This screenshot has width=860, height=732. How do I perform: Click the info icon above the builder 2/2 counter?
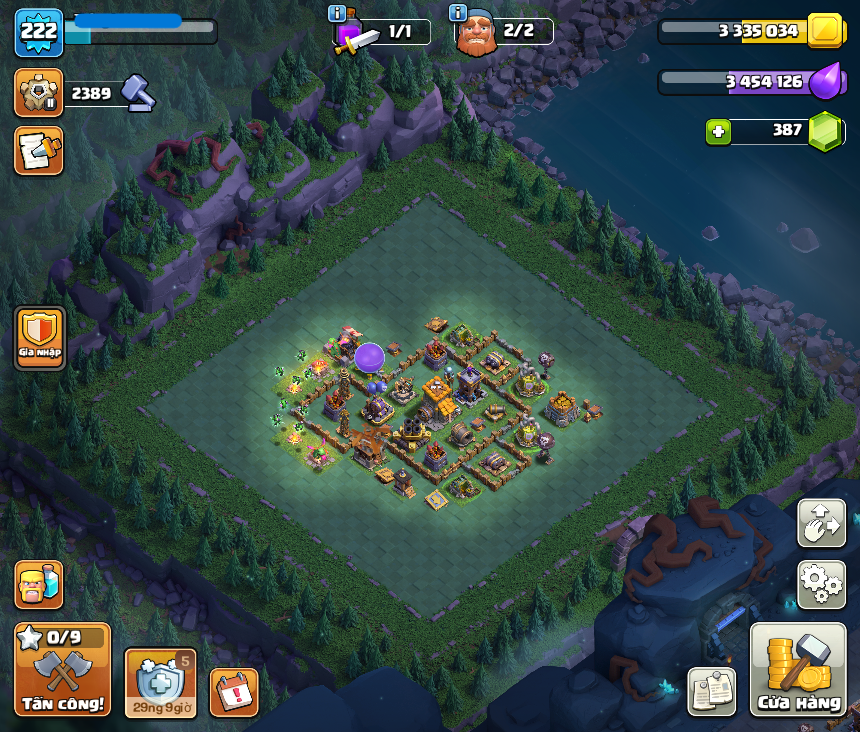click(458, 13)
